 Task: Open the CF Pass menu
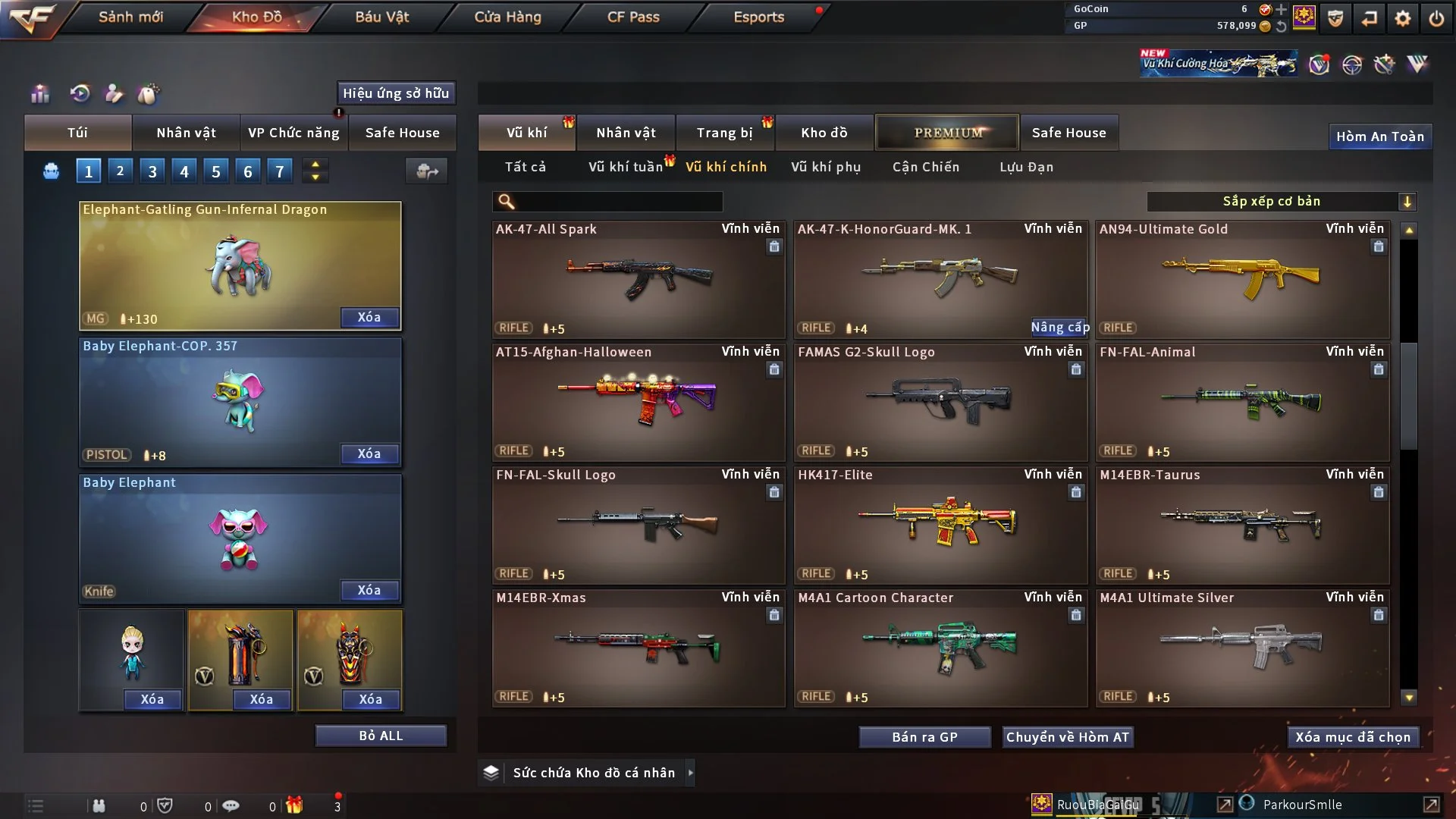(x=633, y=17)
